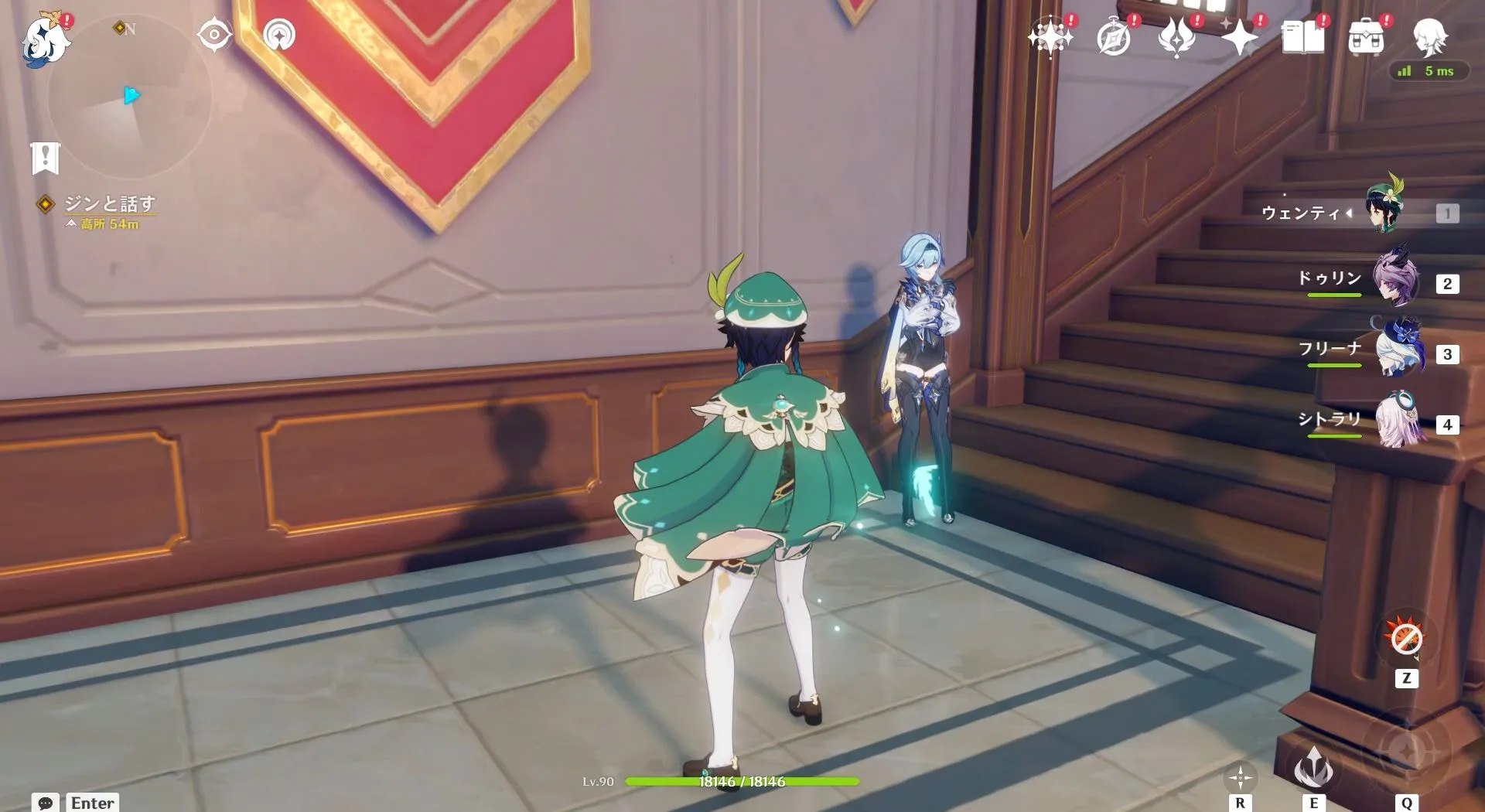Open the Paimon menu
Screen dimensions: 1485x812
tap(46, 40)
